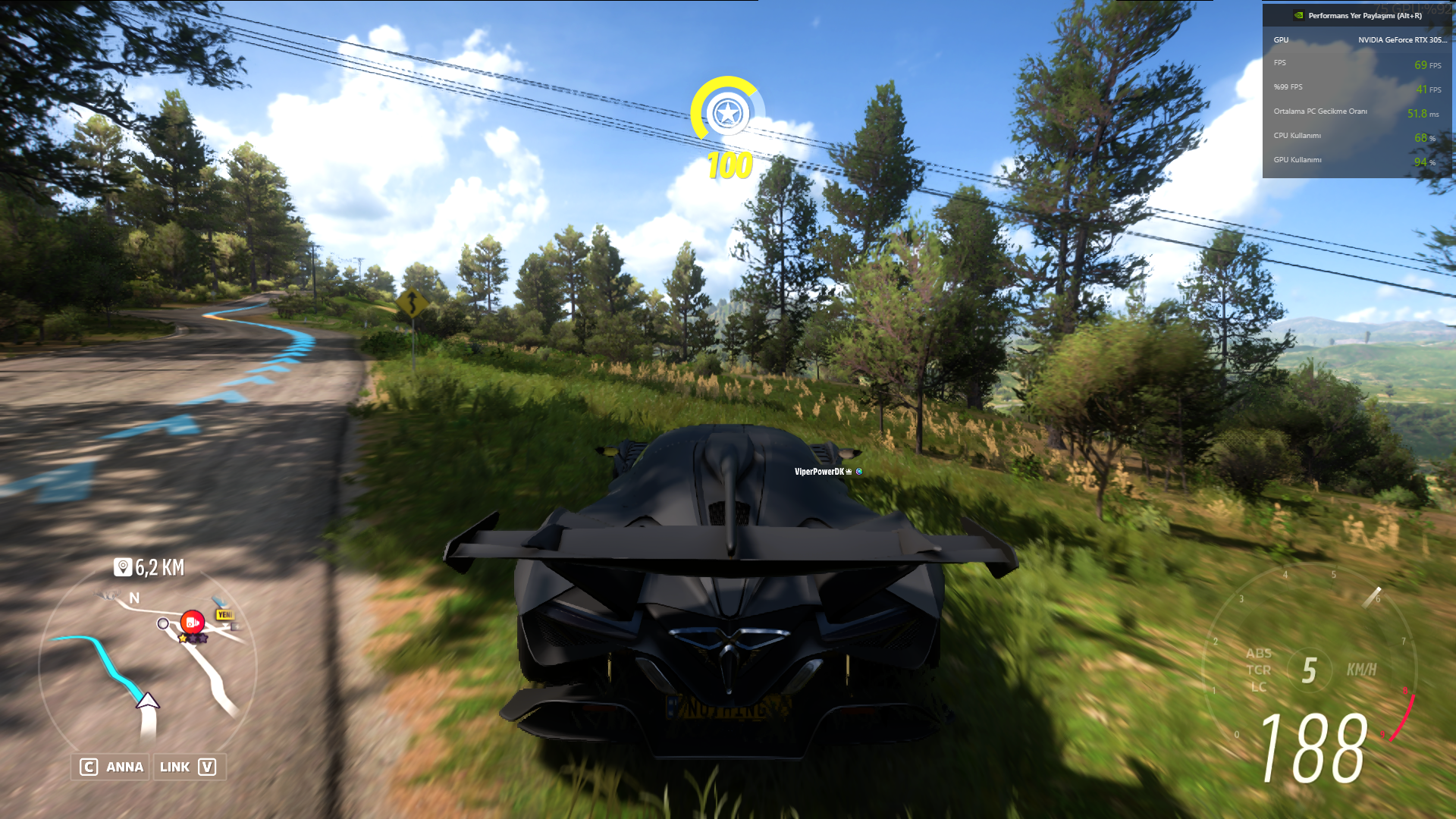Viewport: 1456px width, 819px height.
Task: Expand the truncated NVIDIA GeForce RTX GPU name
Action: coord(1404,39)
